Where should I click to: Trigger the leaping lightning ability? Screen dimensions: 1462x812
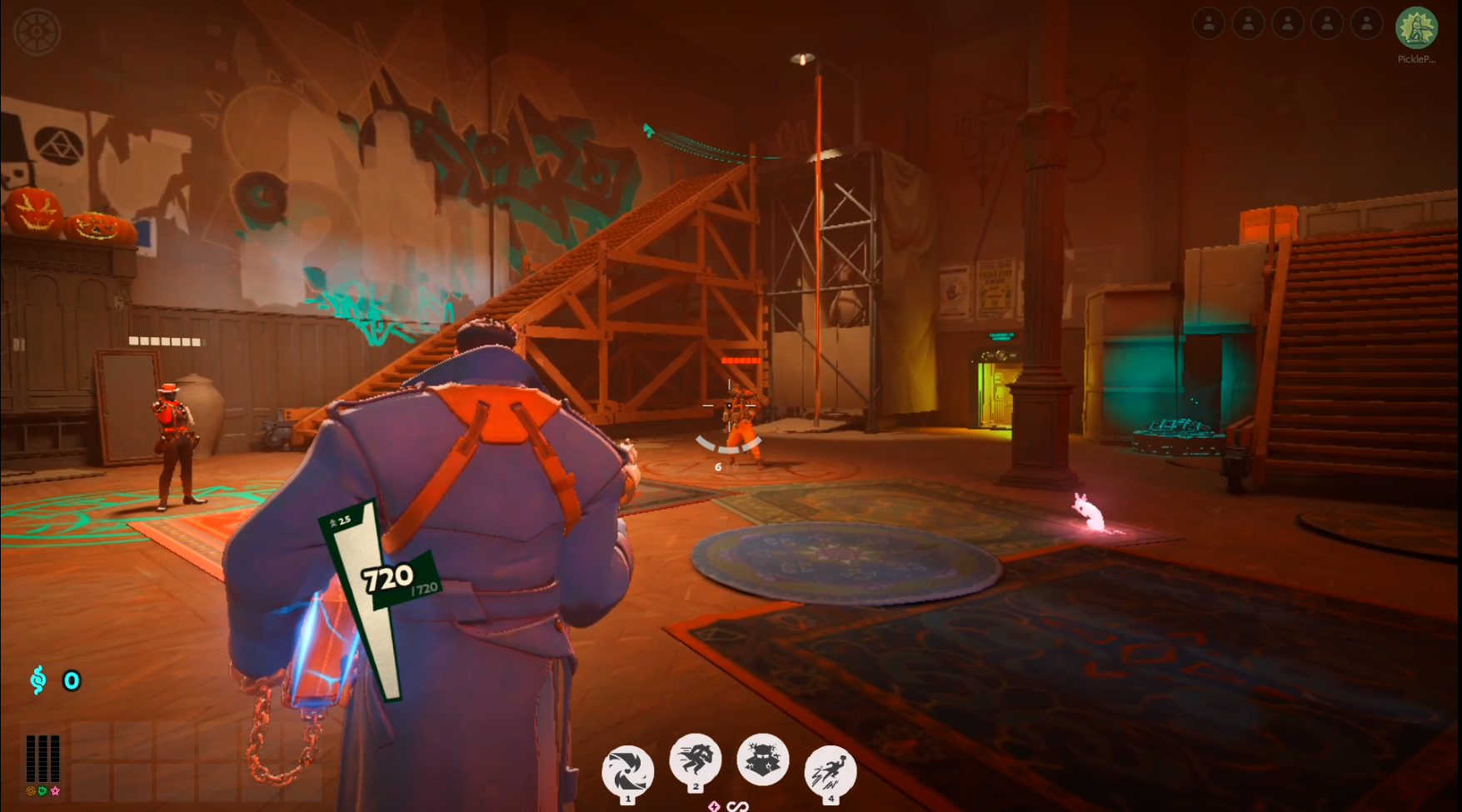point(830,770)
